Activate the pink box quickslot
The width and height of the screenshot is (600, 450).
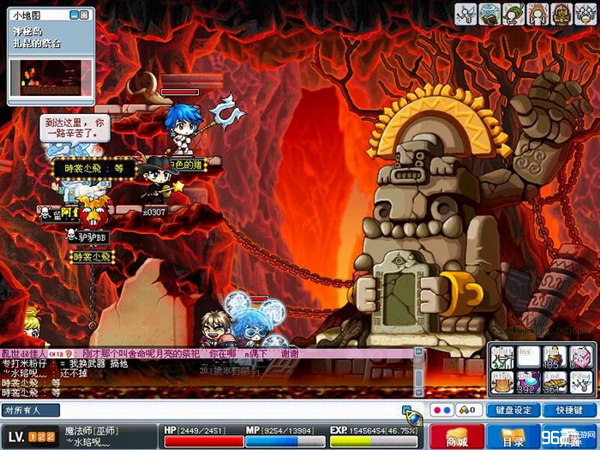580,357
